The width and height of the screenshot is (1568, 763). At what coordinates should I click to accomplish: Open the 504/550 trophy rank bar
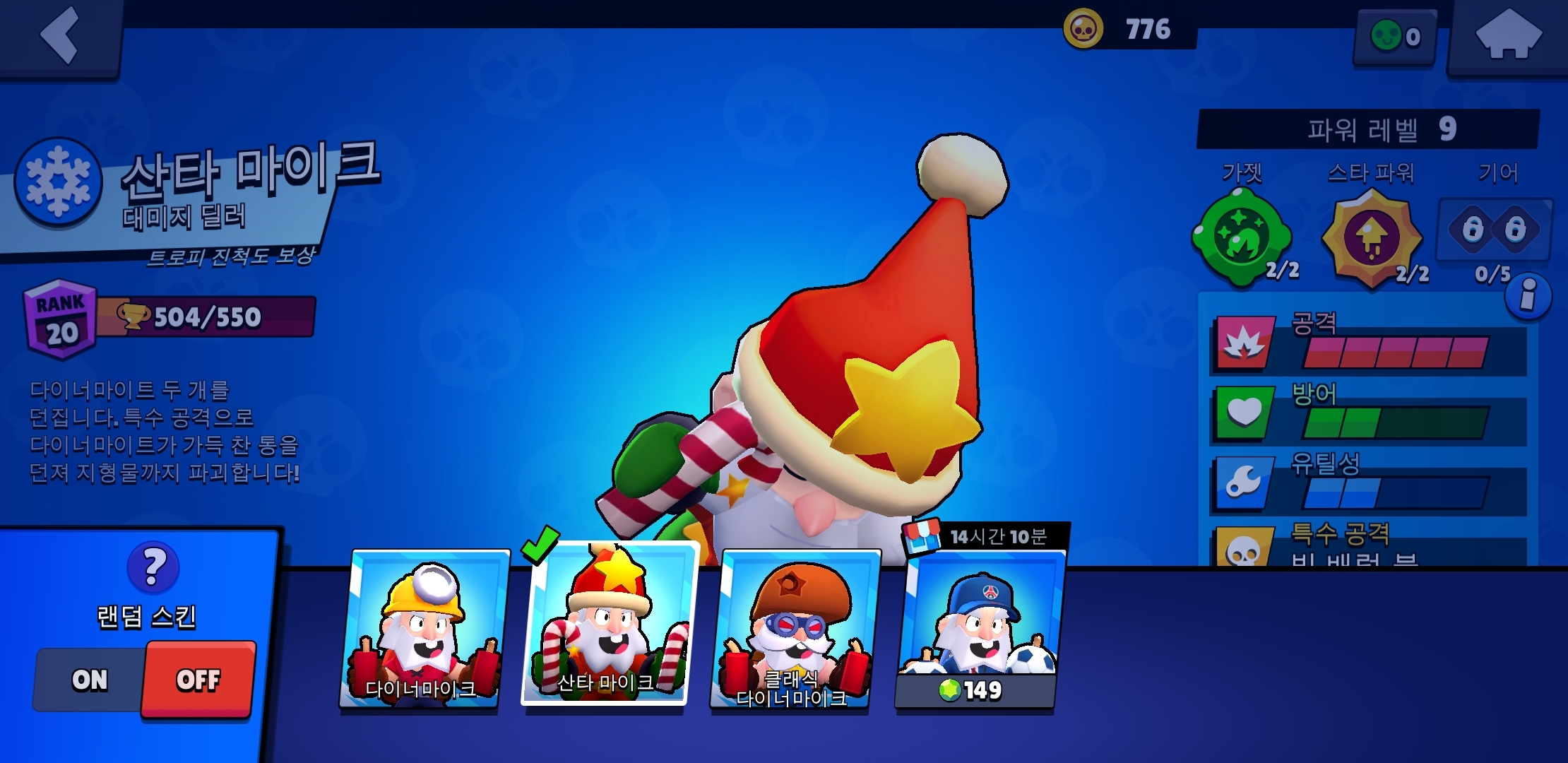point(205,317)
